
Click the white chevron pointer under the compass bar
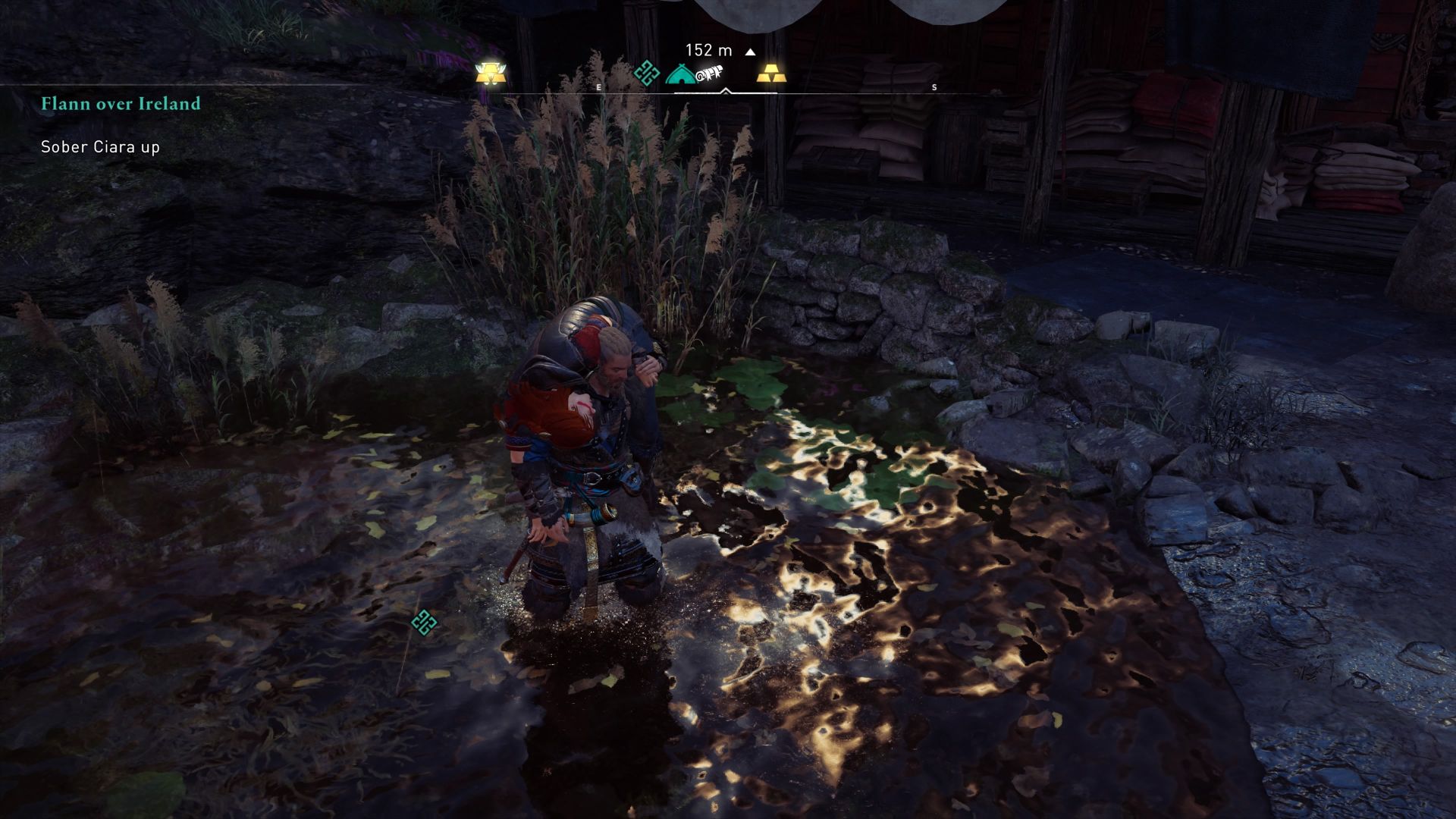click(726, 89)
